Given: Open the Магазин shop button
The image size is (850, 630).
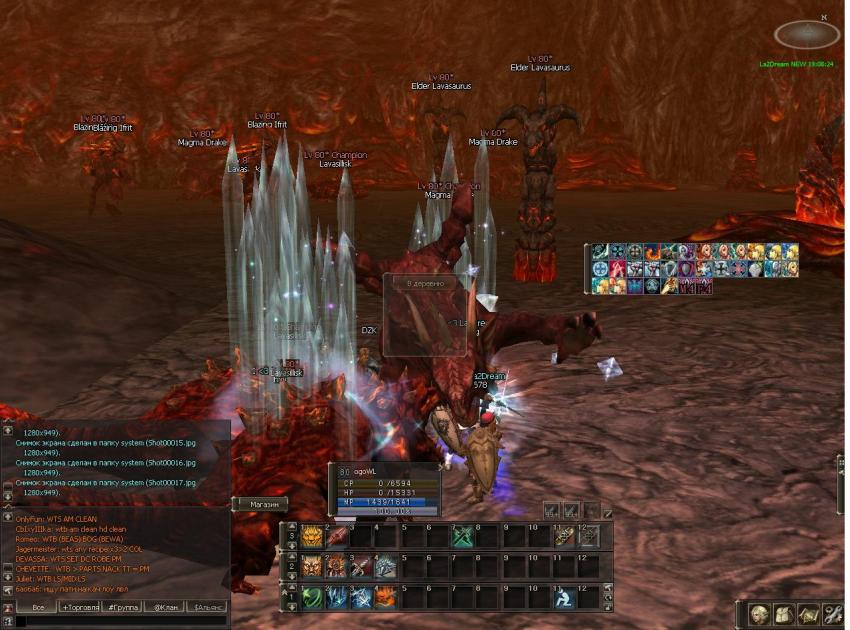Looking at the screenshot, I should tap(264, 504).
